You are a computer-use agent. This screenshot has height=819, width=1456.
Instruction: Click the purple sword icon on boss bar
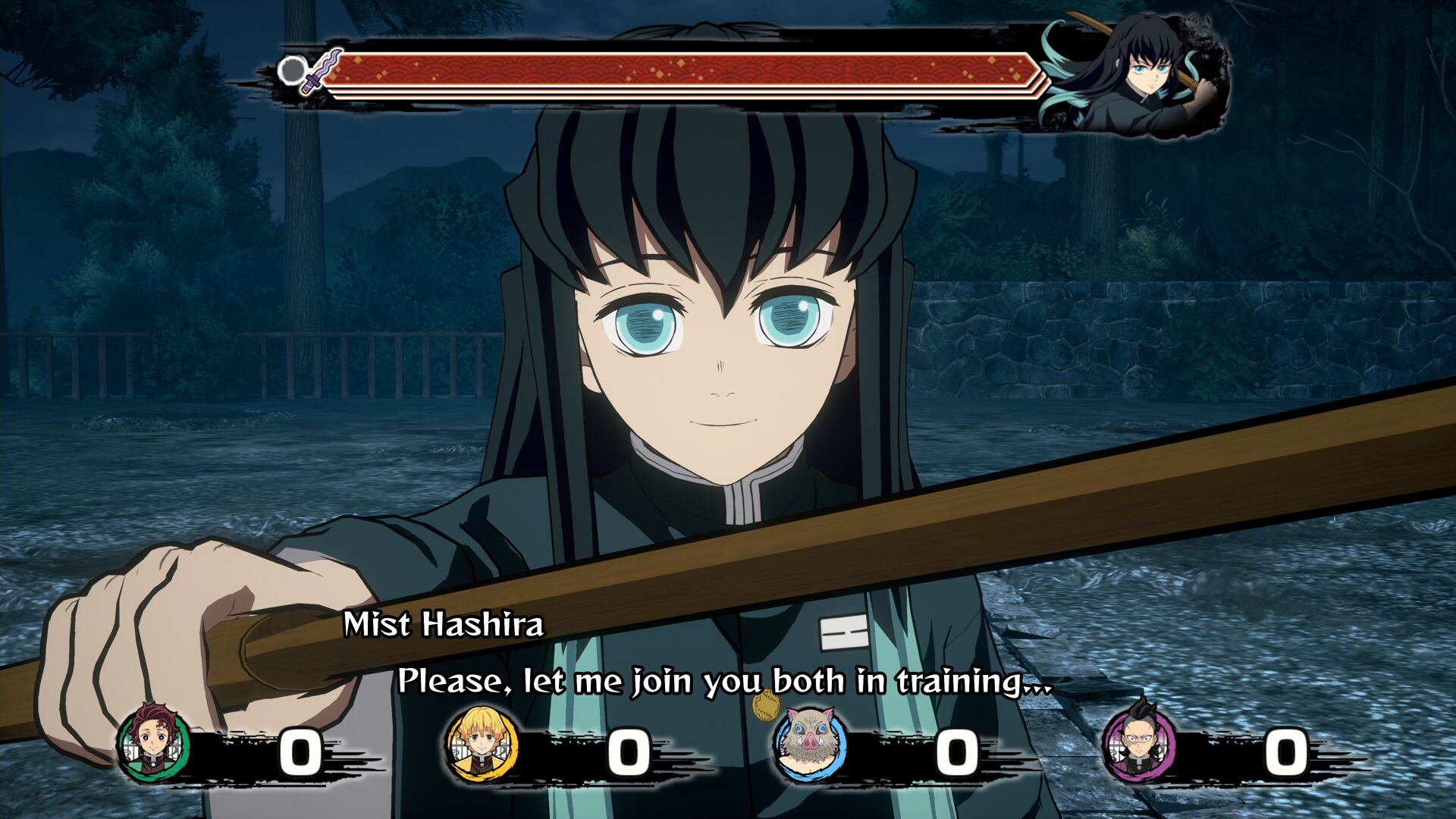tap(322, 71)
